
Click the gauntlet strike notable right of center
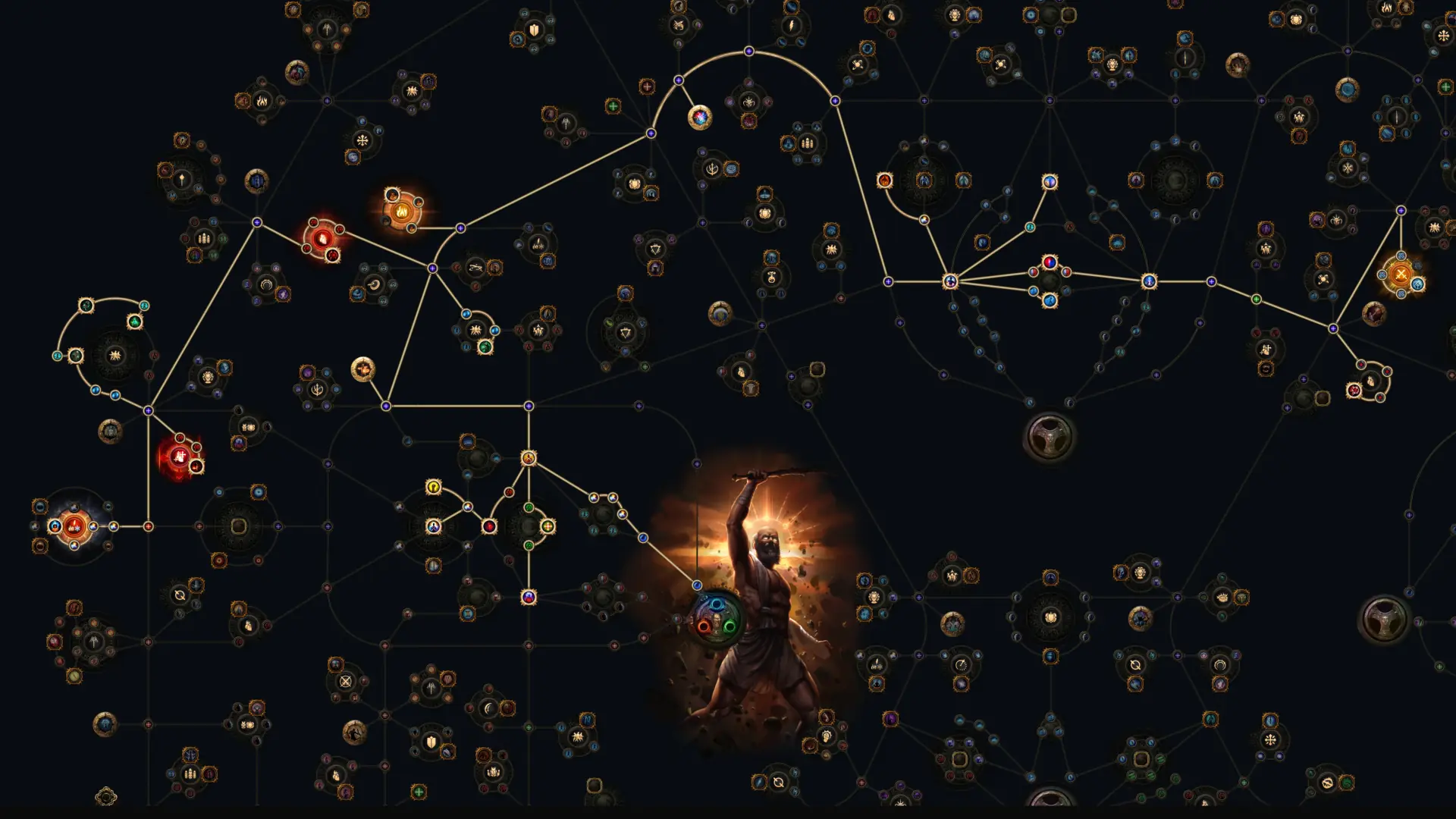[529, 458]
